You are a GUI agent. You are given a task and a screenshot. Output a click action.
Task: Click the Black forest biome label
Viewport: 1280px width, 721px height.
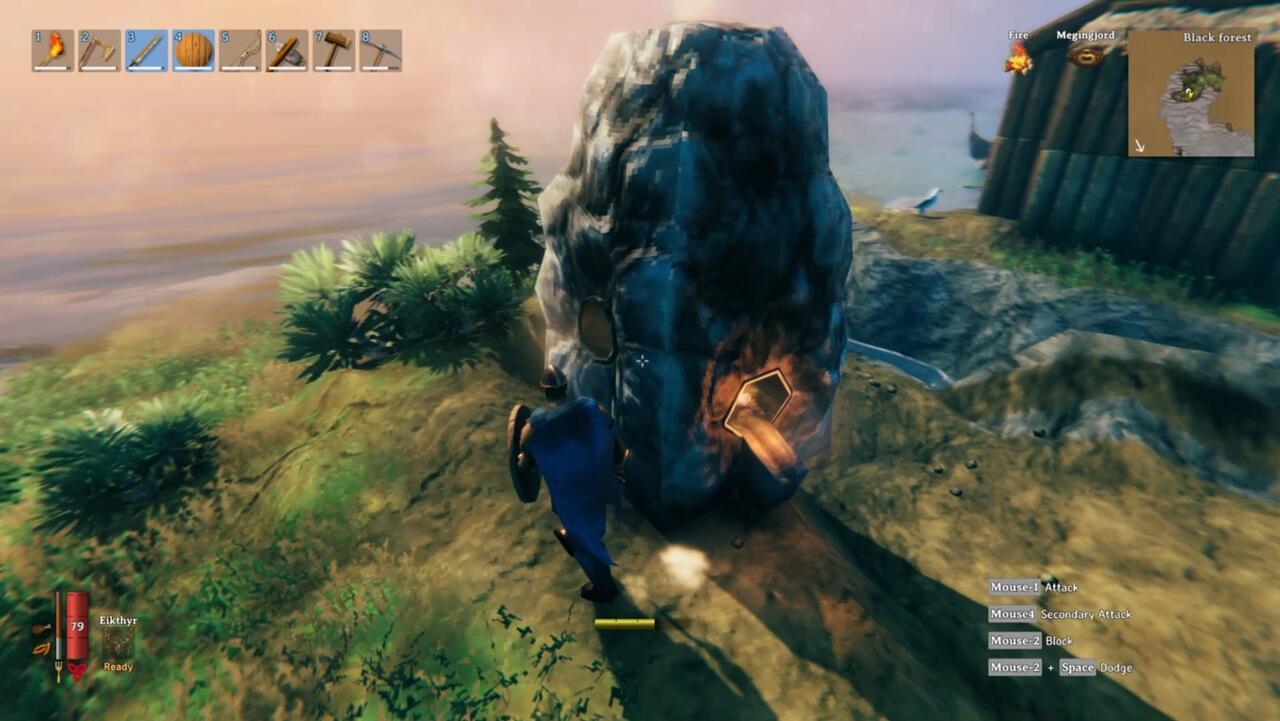[1216, 37]
